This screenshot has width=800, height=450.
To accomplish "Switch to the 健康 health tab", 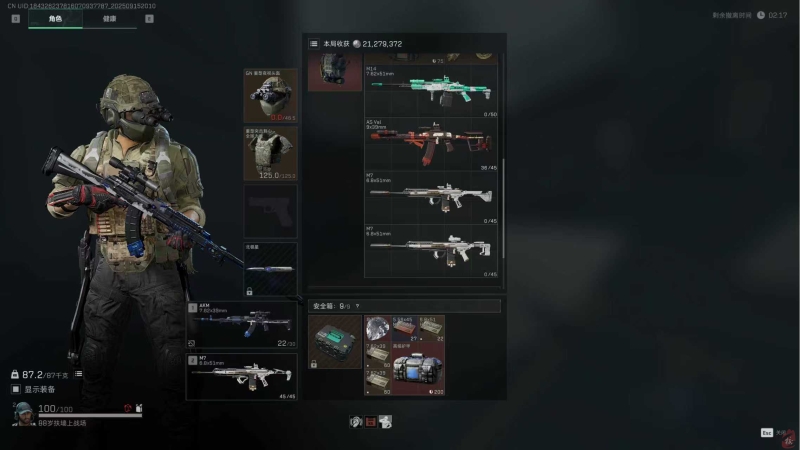I will [108, 18].
